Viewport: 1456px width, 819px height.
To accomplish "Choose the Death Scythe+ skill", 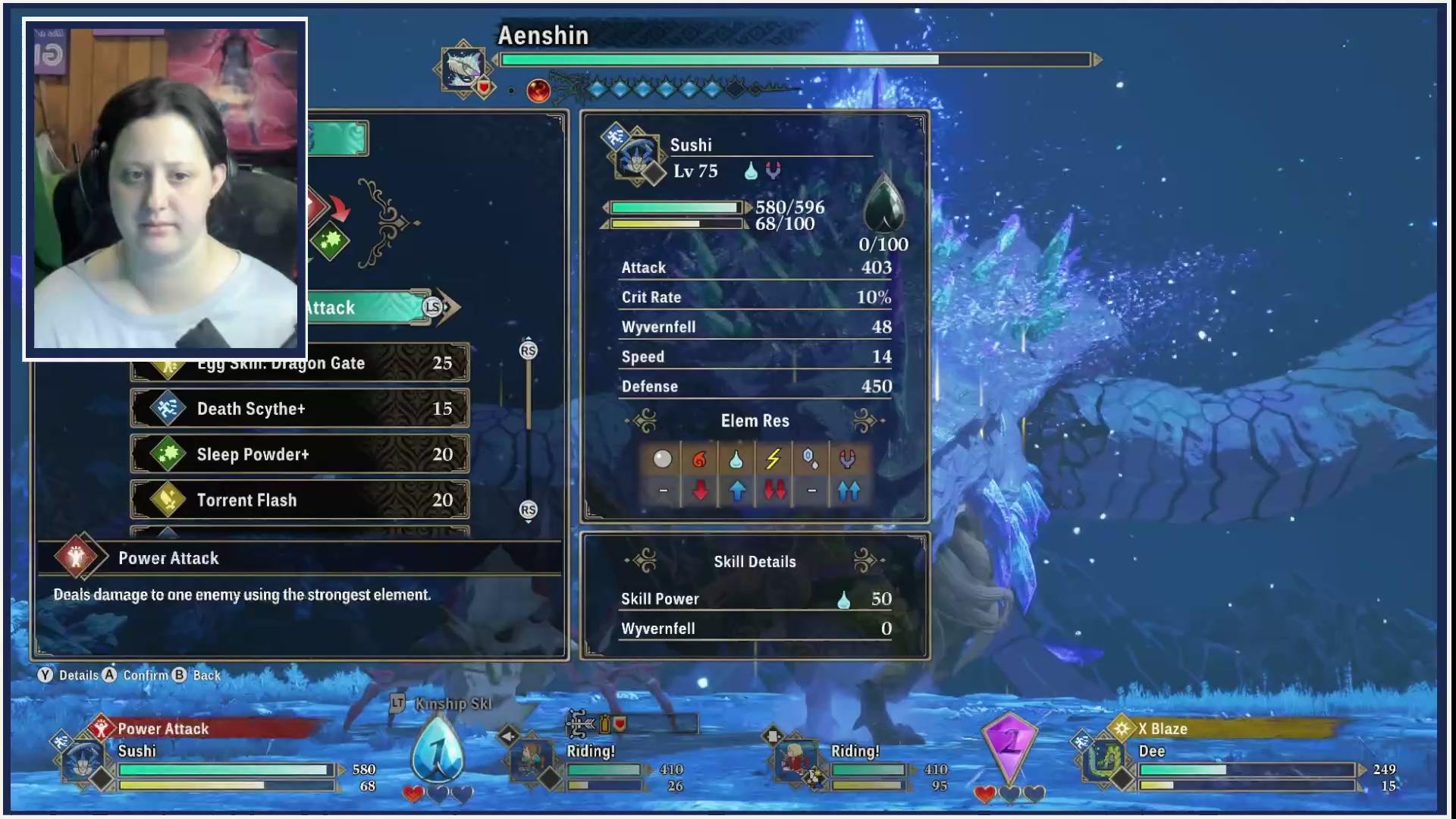I will (x=300, y=409).
